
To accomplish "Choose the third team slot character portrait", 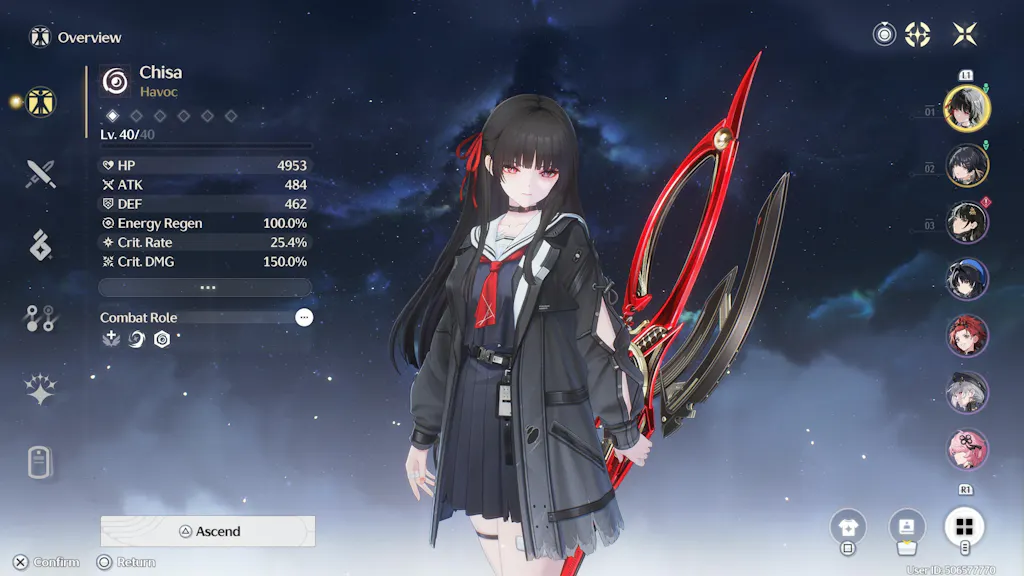I will click(x=967, y=222).
